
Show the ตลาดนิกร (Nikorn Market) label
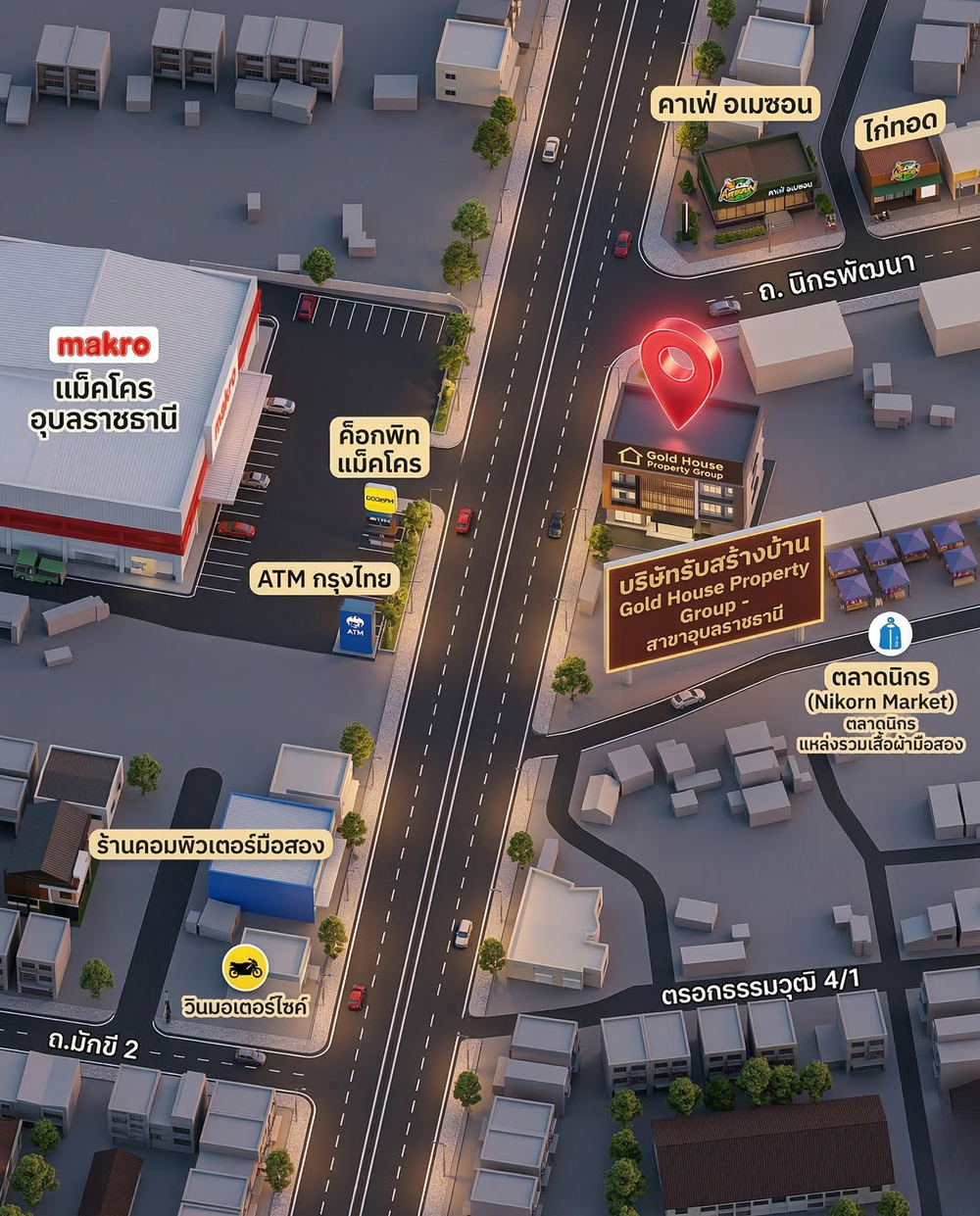pyautogui.click(x=880, y=689)
